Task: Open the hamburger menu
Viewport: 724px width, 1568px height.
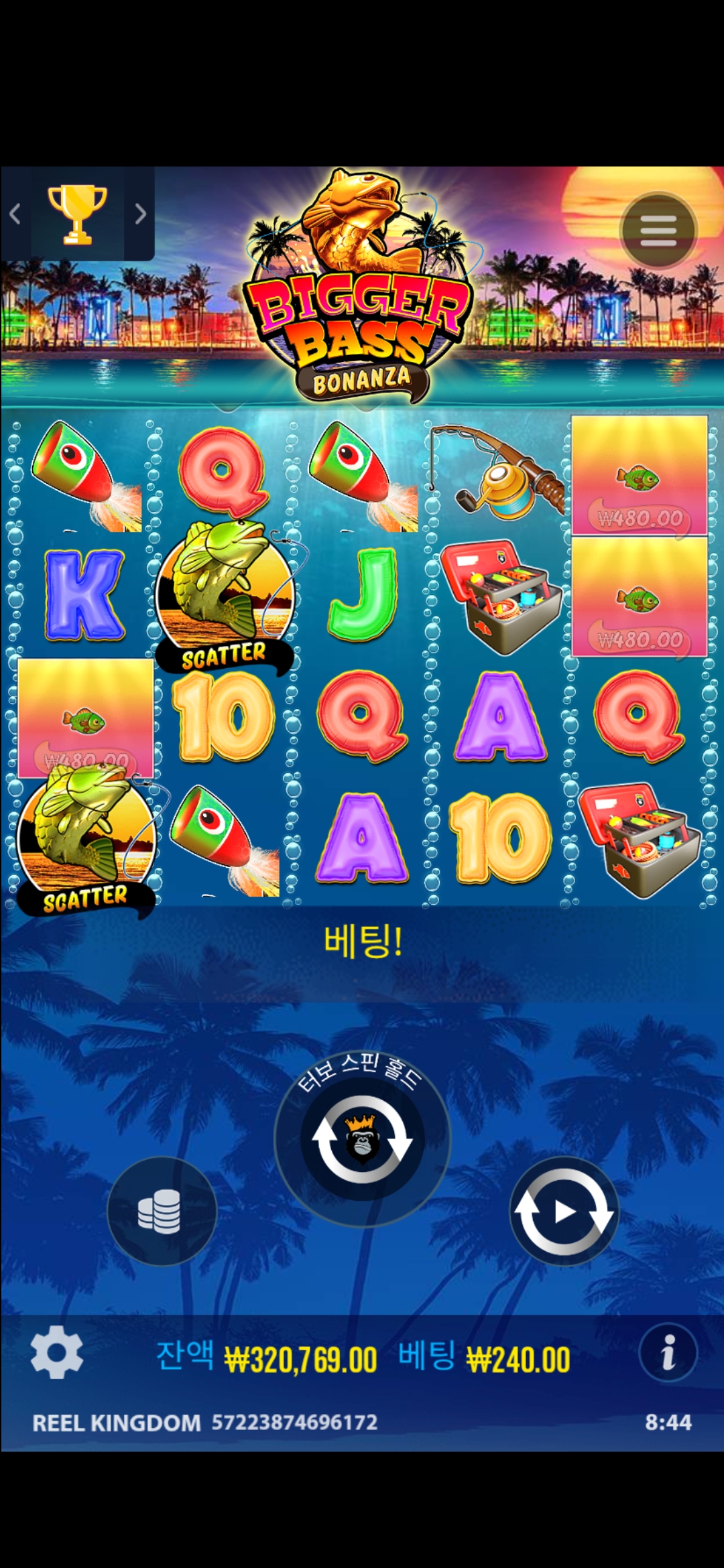Action: pos(658,231)
